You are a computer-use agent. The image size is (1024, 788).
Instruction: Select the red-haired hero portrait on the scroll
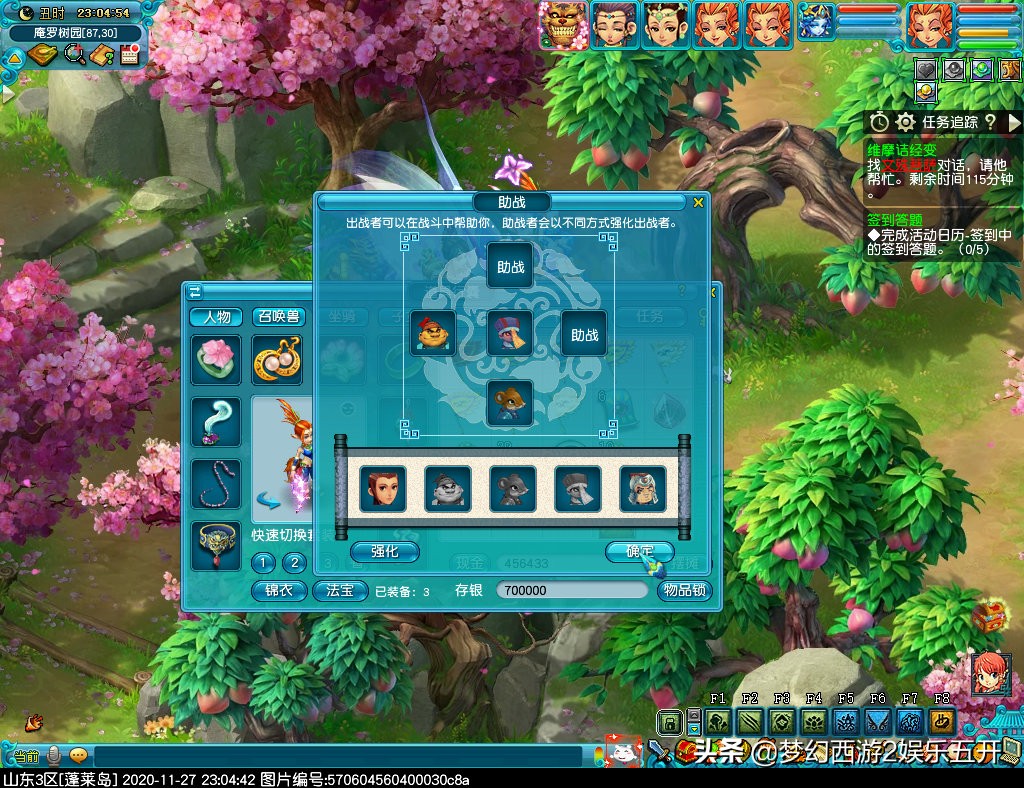pyautogui.click(x=383, y=489)
